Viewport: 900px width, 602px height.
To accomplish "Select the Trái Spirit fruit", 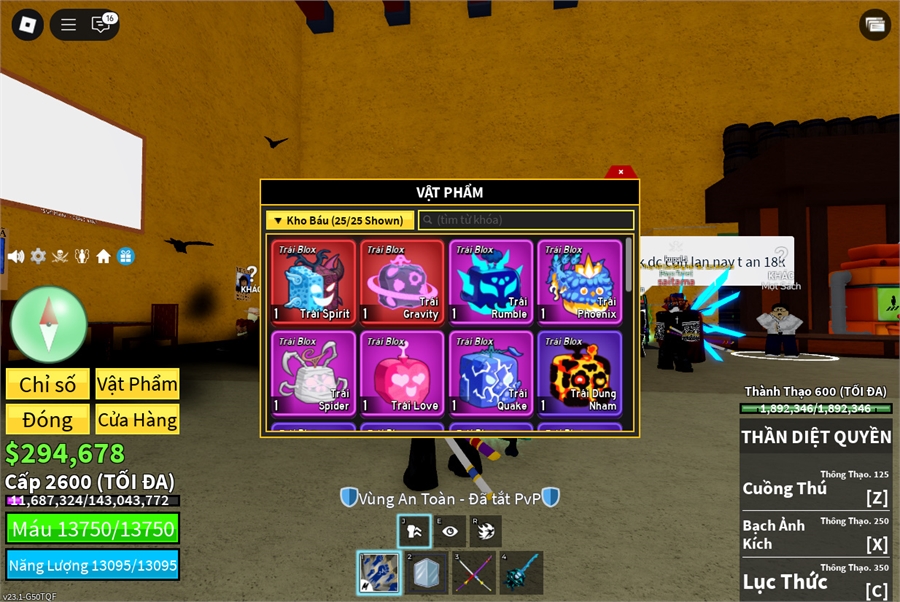I will click(x=313, y=282).
